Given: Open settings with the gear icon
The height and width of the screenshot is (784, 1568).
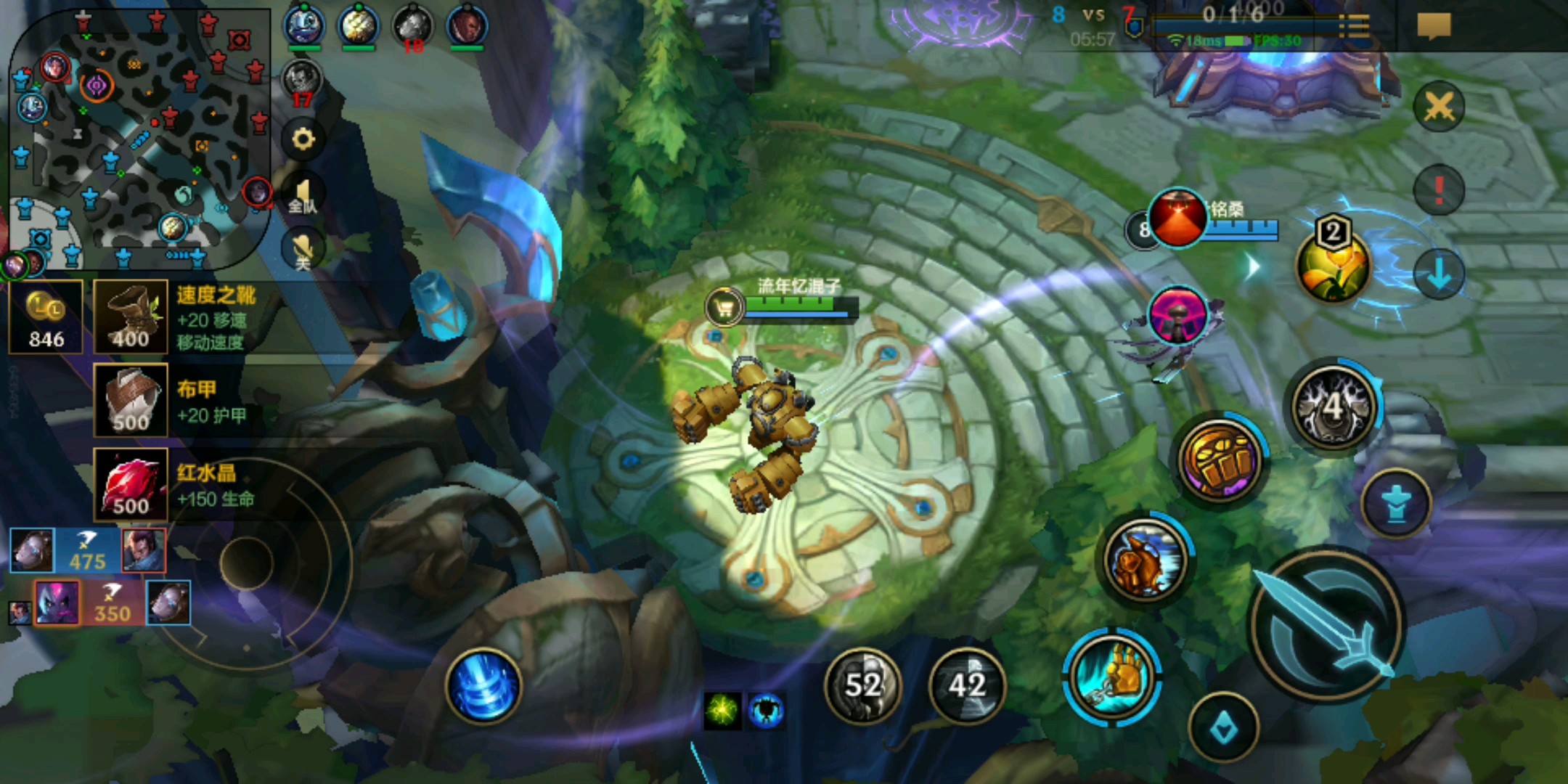Looking at the screenshot, I should (303, 139).
